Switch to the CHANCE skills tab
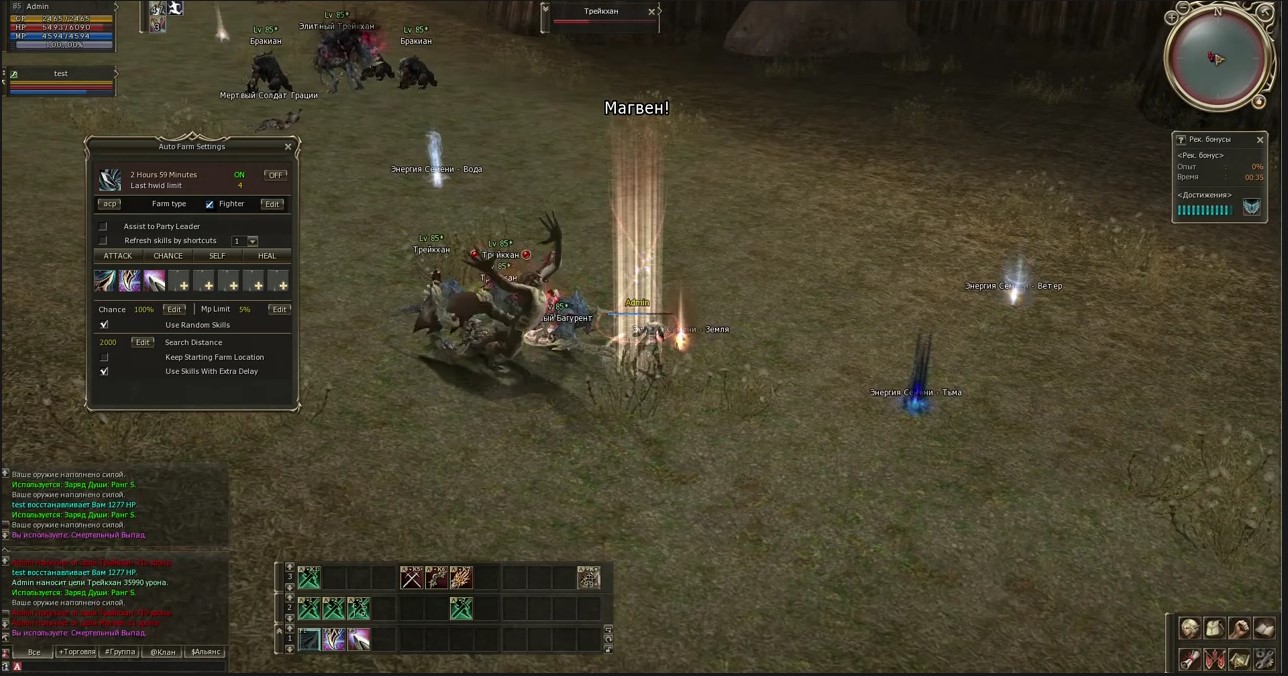Image resolution: width=1288 pixels, height=676 pixels. [x=168, y=256]
